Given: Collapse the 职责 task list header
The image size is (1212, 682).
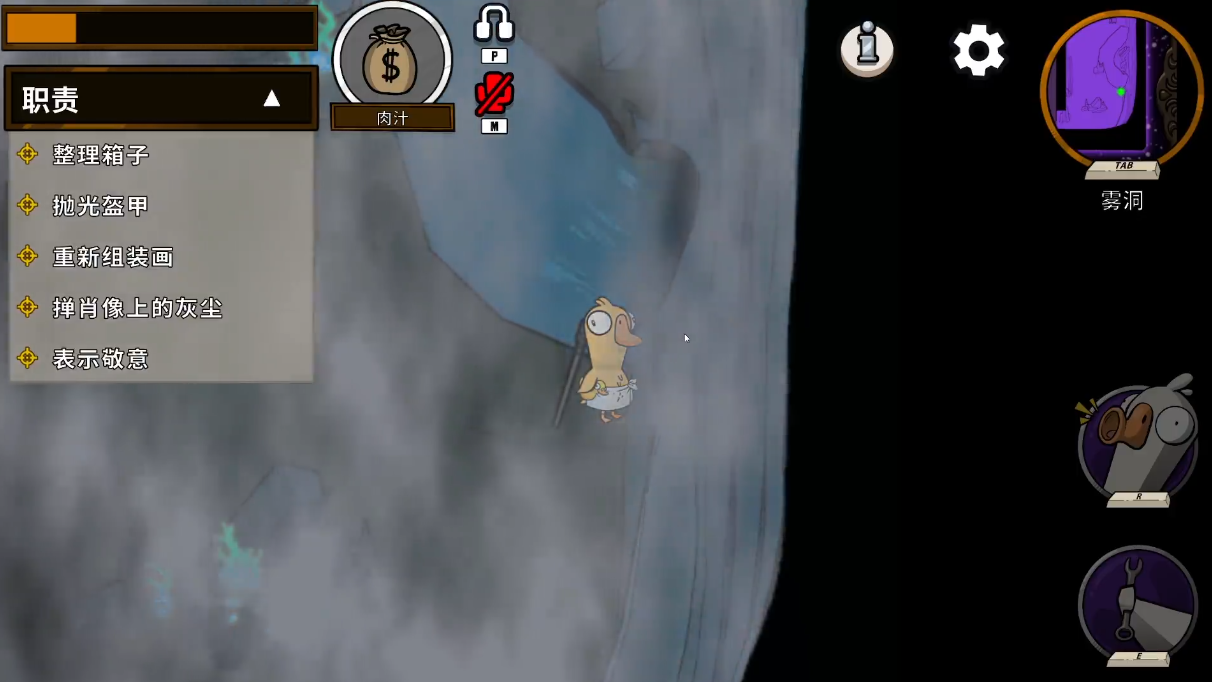Looking at the screenshot, I should (270, 98).
